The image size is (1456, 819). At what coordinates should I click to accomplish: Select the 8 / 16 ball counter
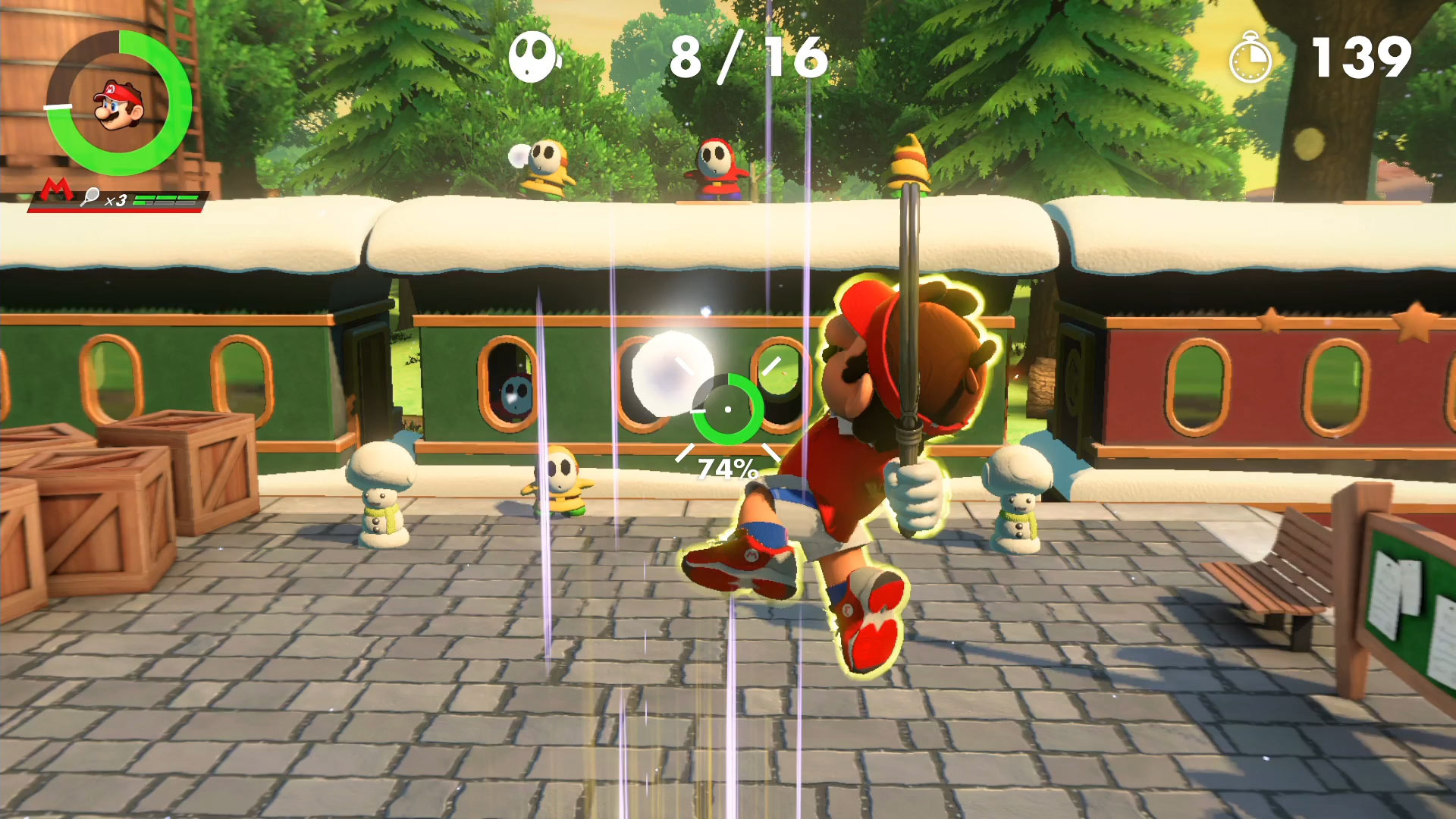tap(745, 55)
